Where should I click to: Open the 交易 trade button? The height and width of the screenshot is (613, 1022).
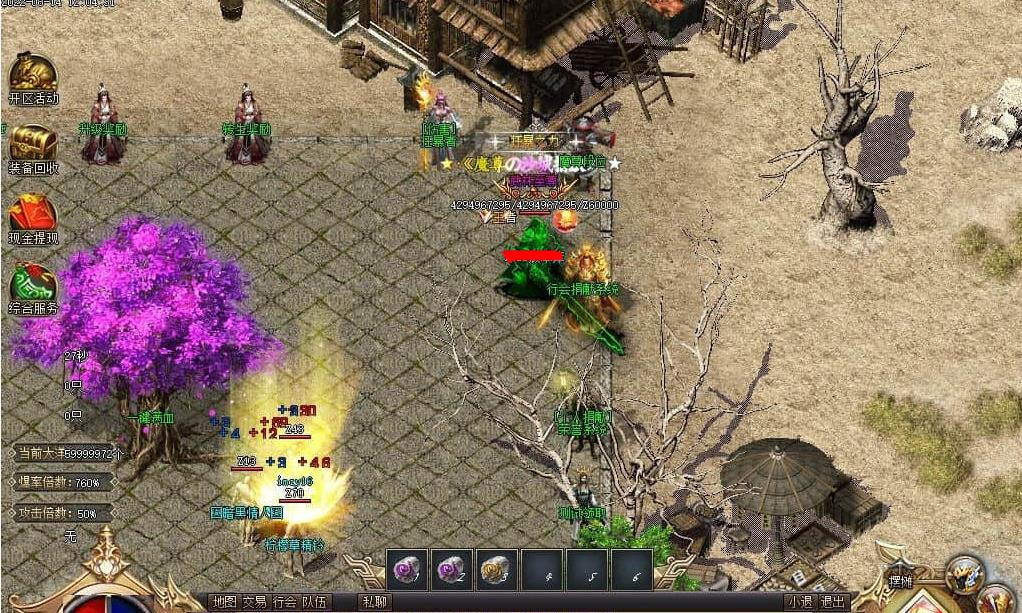click(254, 602)
